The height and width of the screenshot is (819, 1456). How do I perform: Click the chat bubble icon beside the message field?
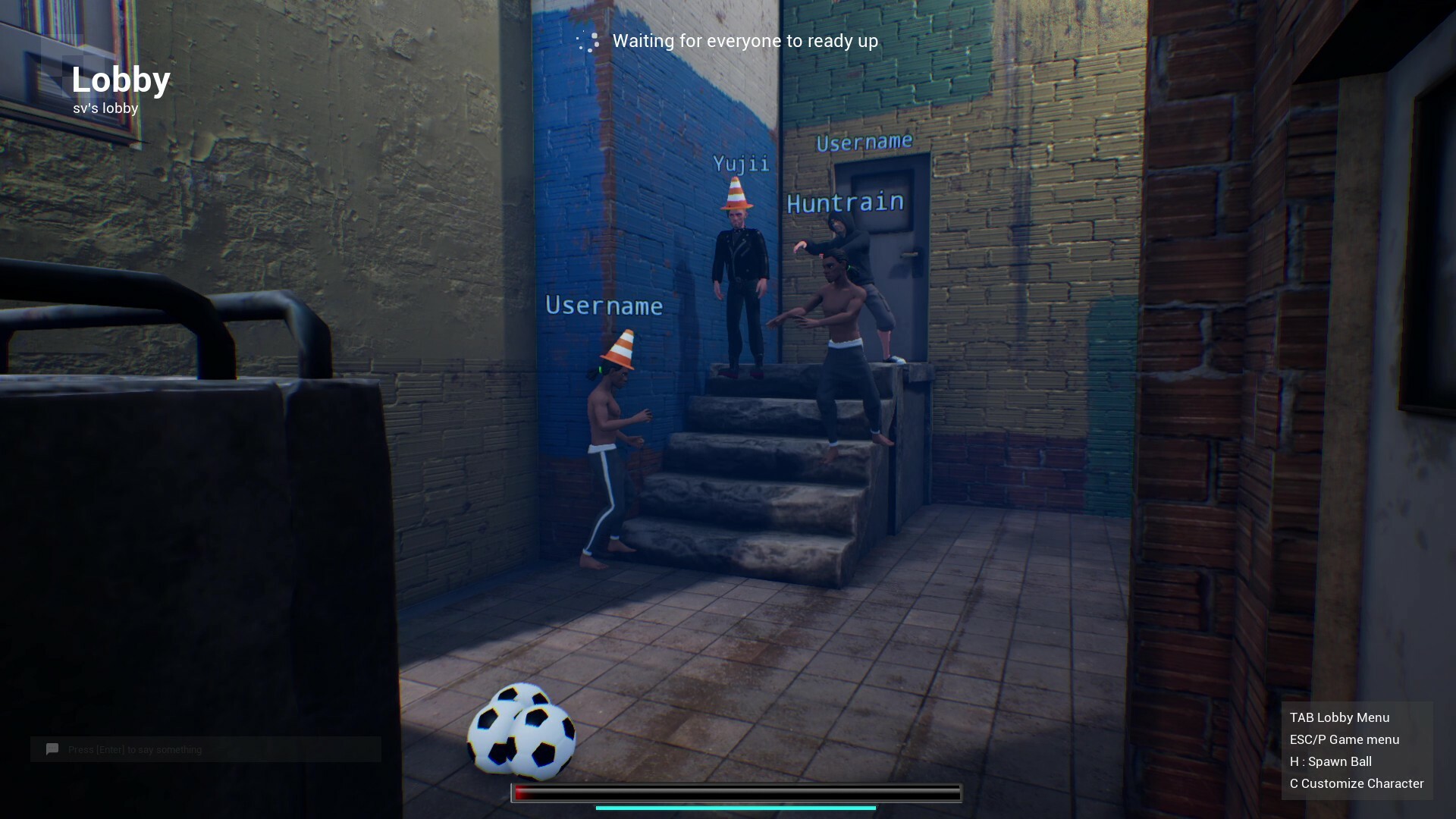[x=51, y=749]
